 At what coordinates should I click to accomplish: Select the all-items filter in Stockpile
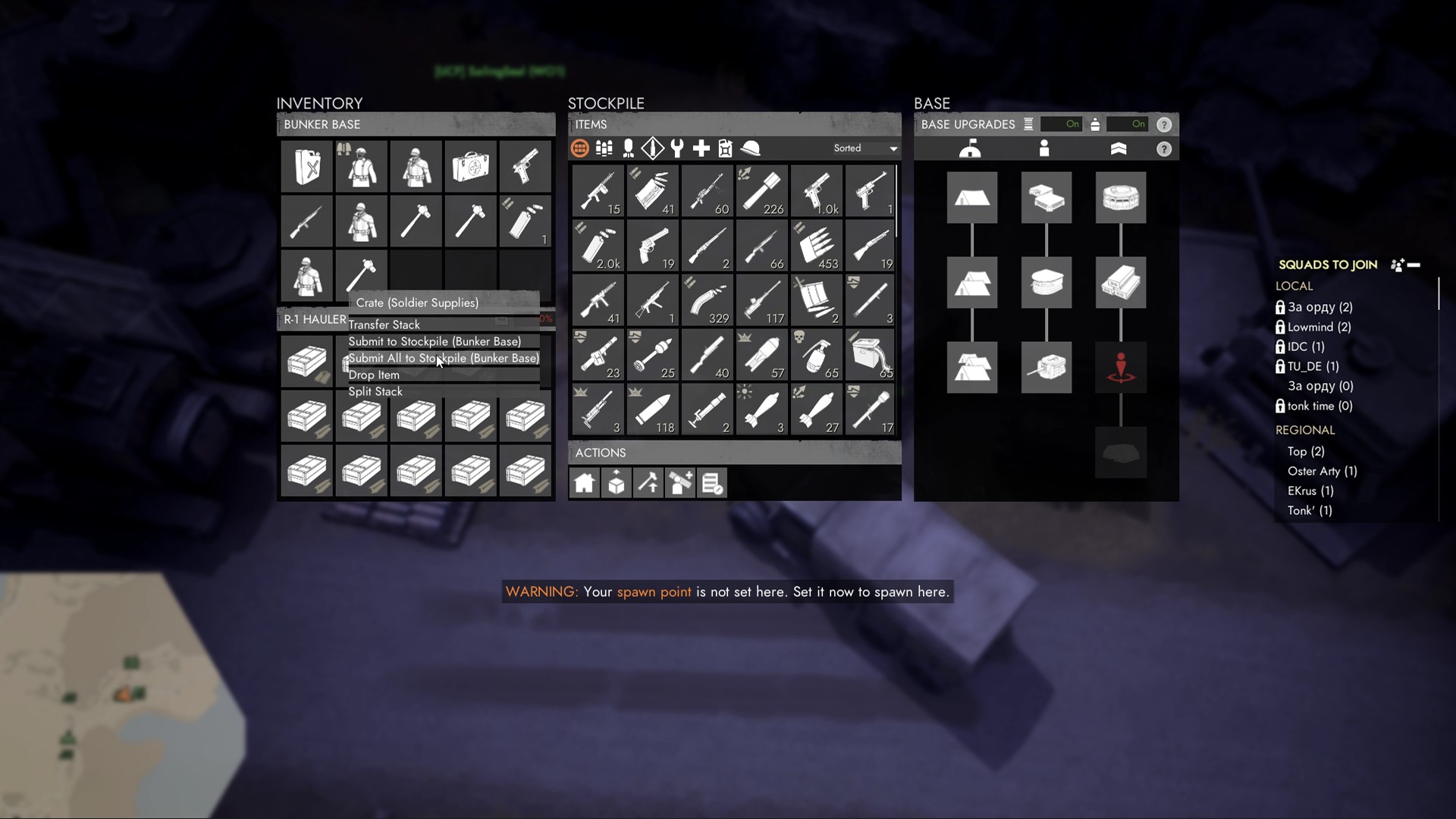coord(580,149)
